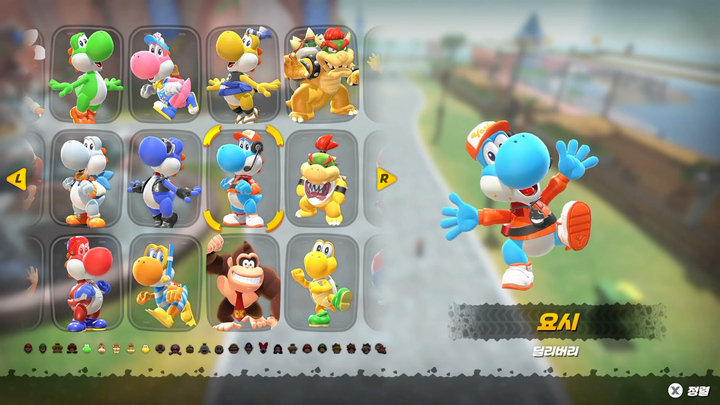720x405 pixels.
Task: Pick the yellow Koopa Troopa tile
Action: (x=322, y=283)
